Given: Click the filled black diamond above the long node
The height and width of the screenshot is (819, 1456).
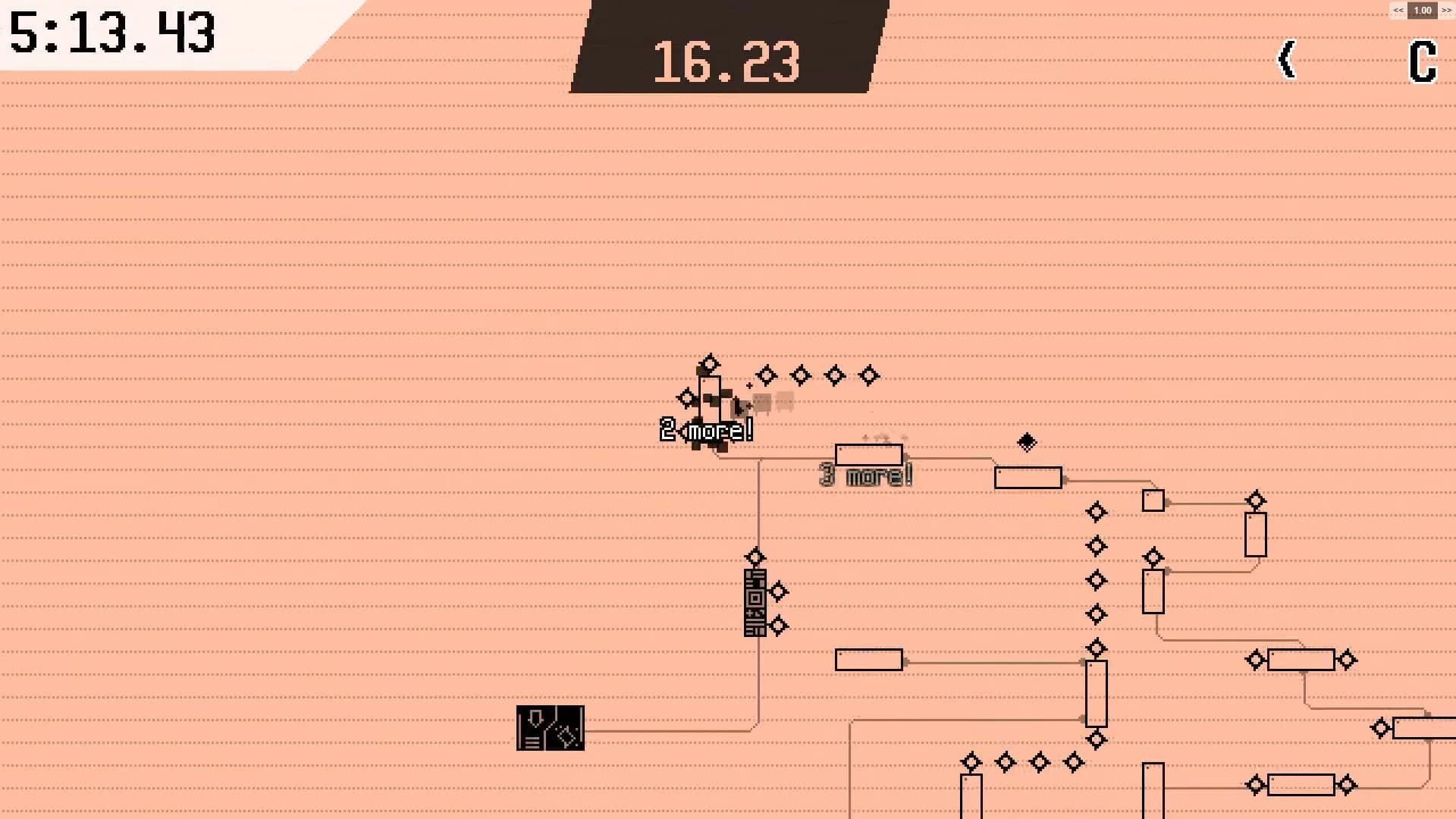Looking at the screenshot, I should 1029,442.
